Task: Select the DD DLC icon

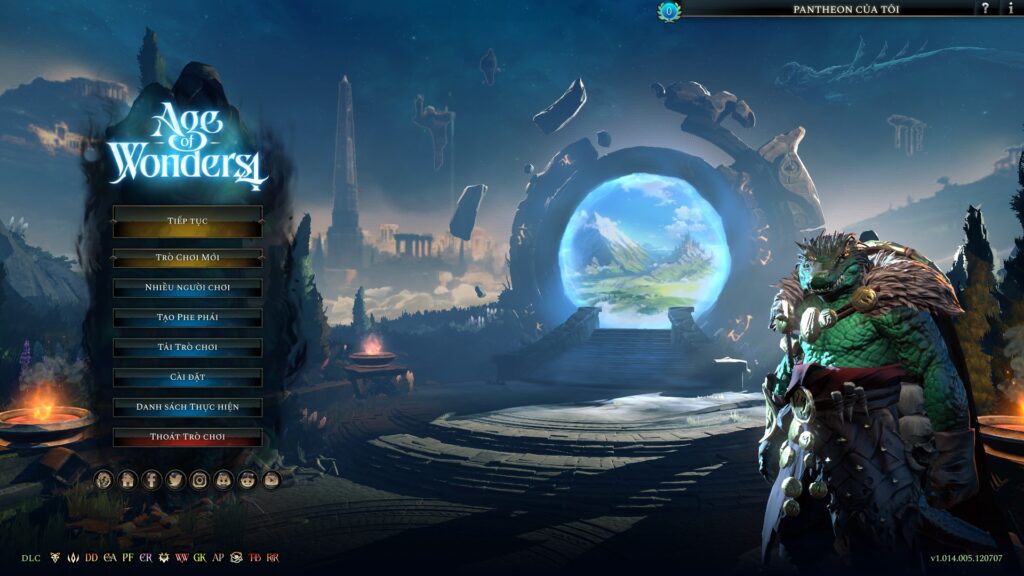Action: pos(92,557)
